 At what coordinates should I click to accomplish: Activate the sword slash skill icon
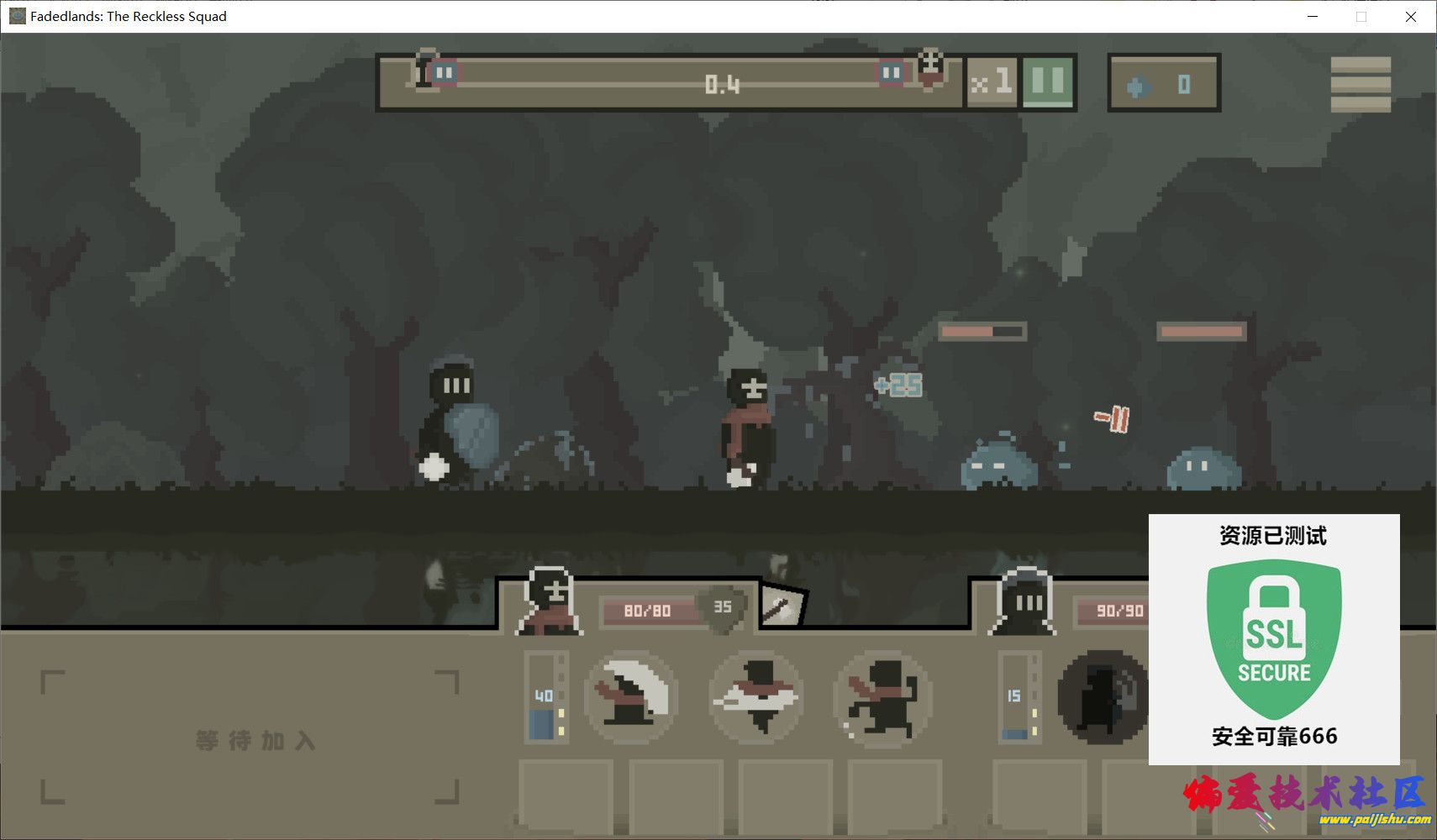pyautogui.click(x=631, y=697)
